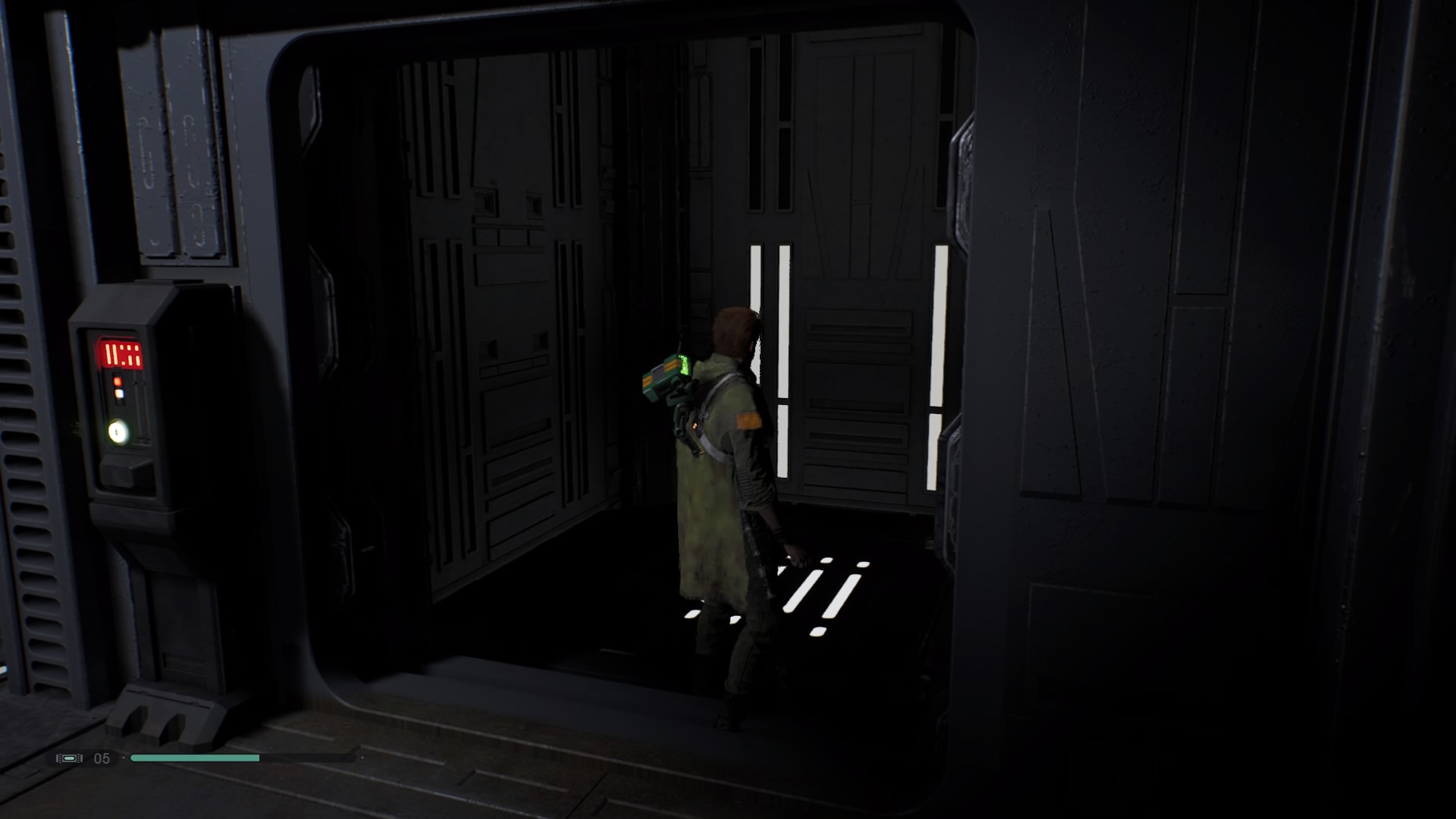Click the stim count number 05
Screen dimensions: 1456x819
[x=100, y=757]
